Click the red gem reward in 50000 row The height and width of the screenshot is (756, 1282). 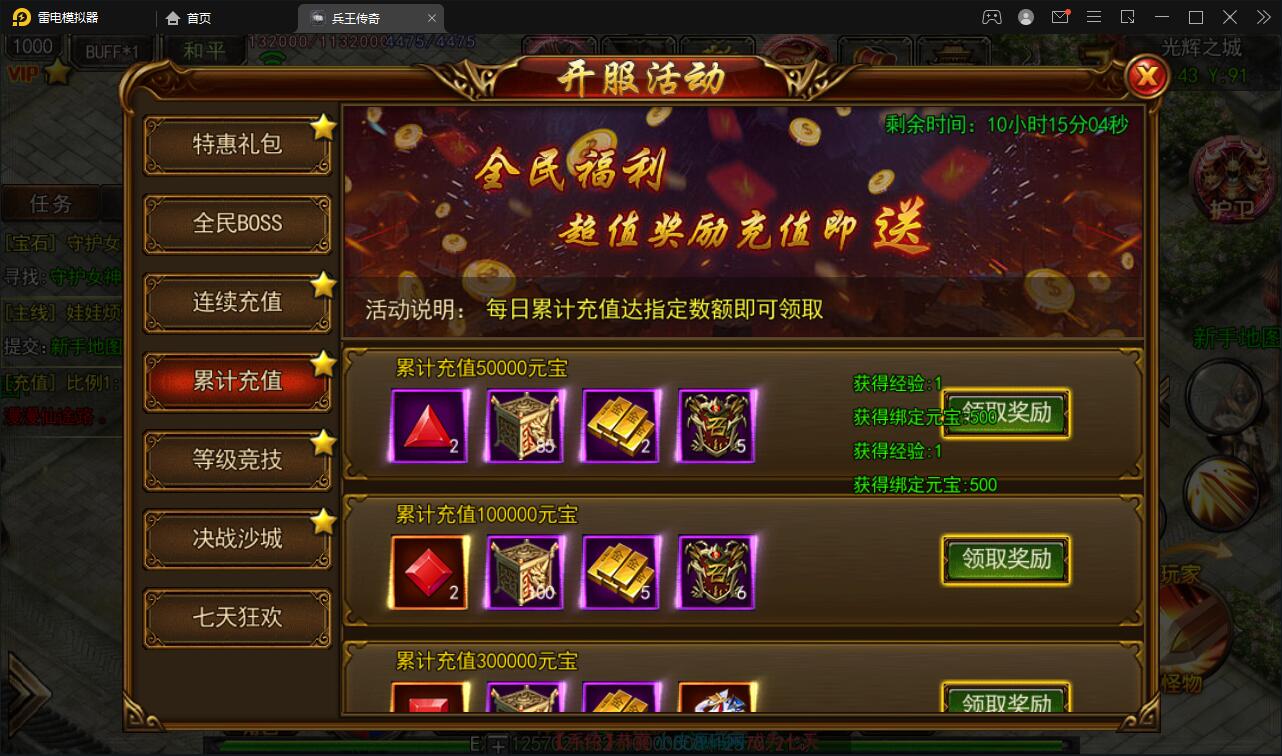427,424
